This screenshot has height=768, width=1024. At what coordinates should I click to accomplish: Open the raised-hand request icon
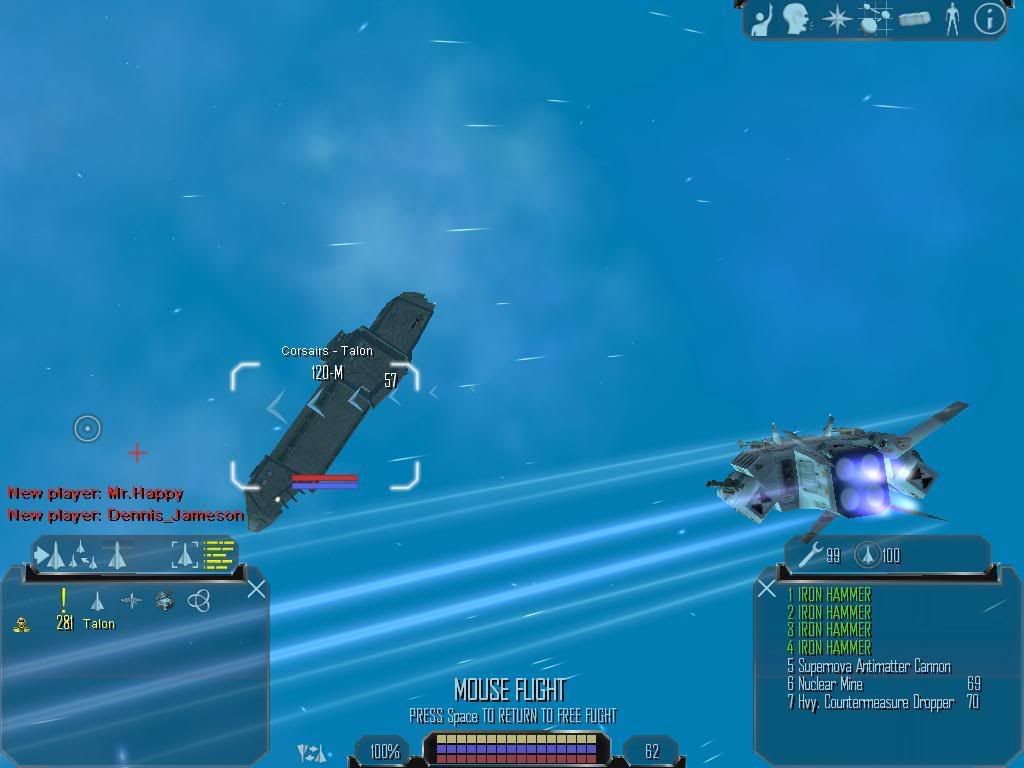click(x=763, y=18)
